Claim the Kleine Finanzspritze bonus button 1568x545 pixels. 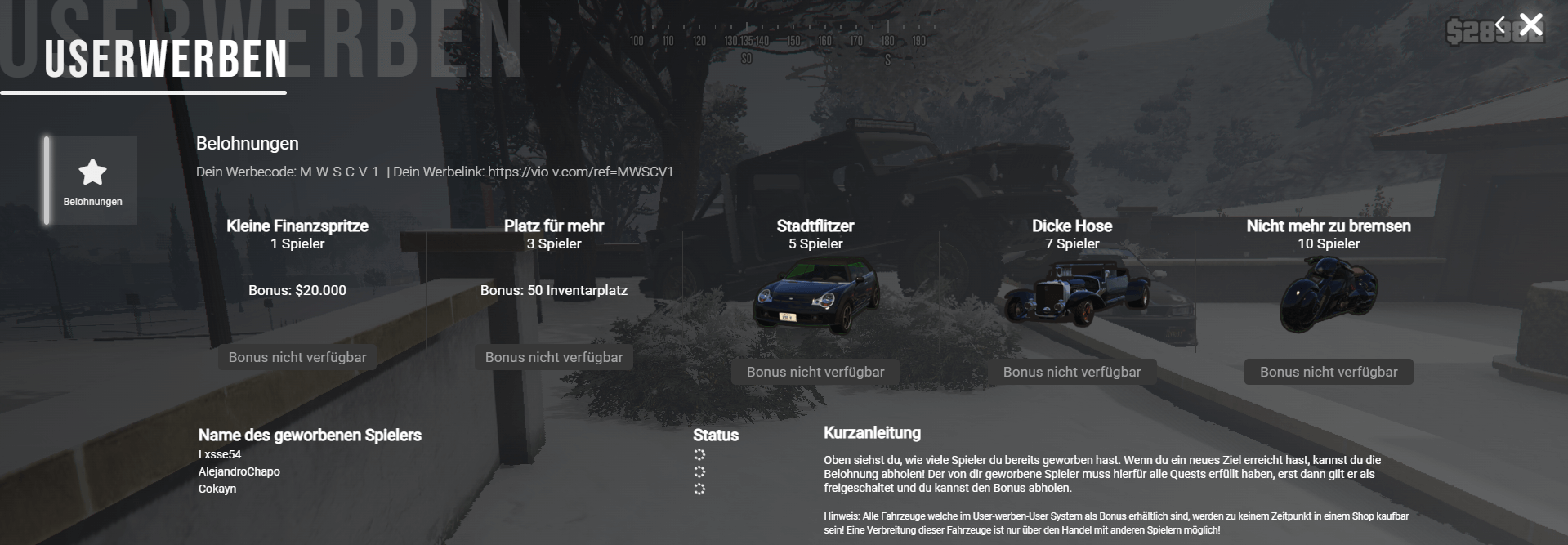pos(297,357)
